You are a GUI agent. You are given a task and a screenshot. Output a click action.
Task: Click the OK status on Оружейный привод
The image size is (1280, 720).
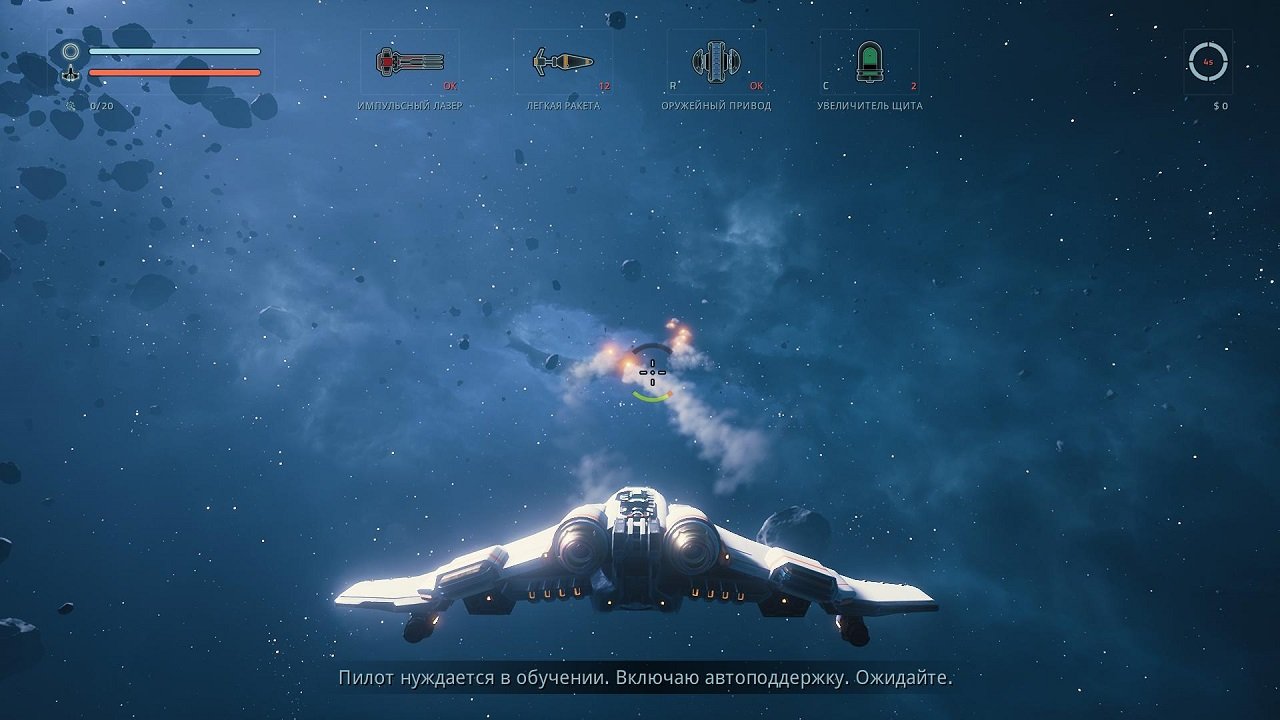coord(758,85)
